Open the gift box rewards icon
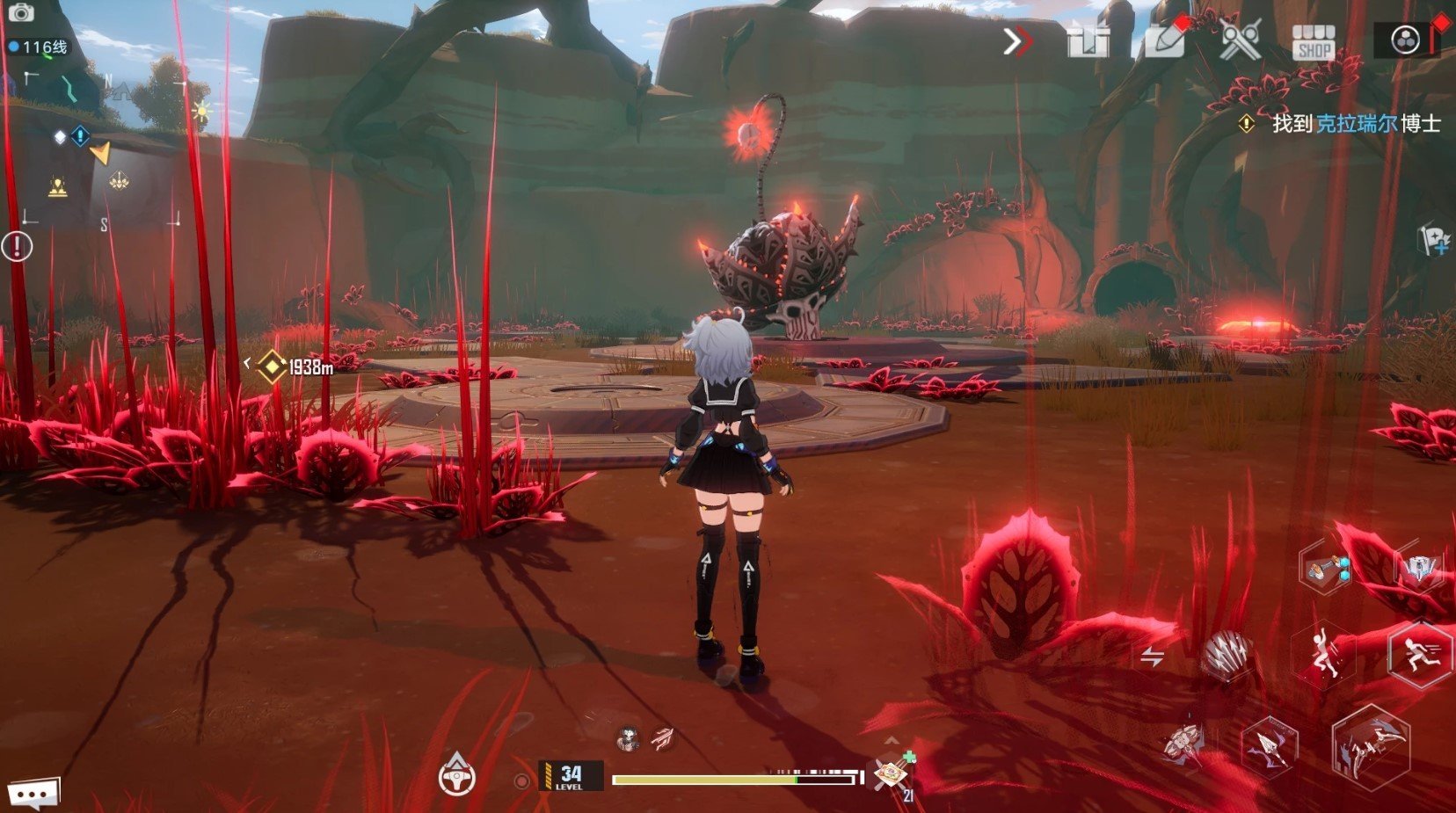 1088,41
